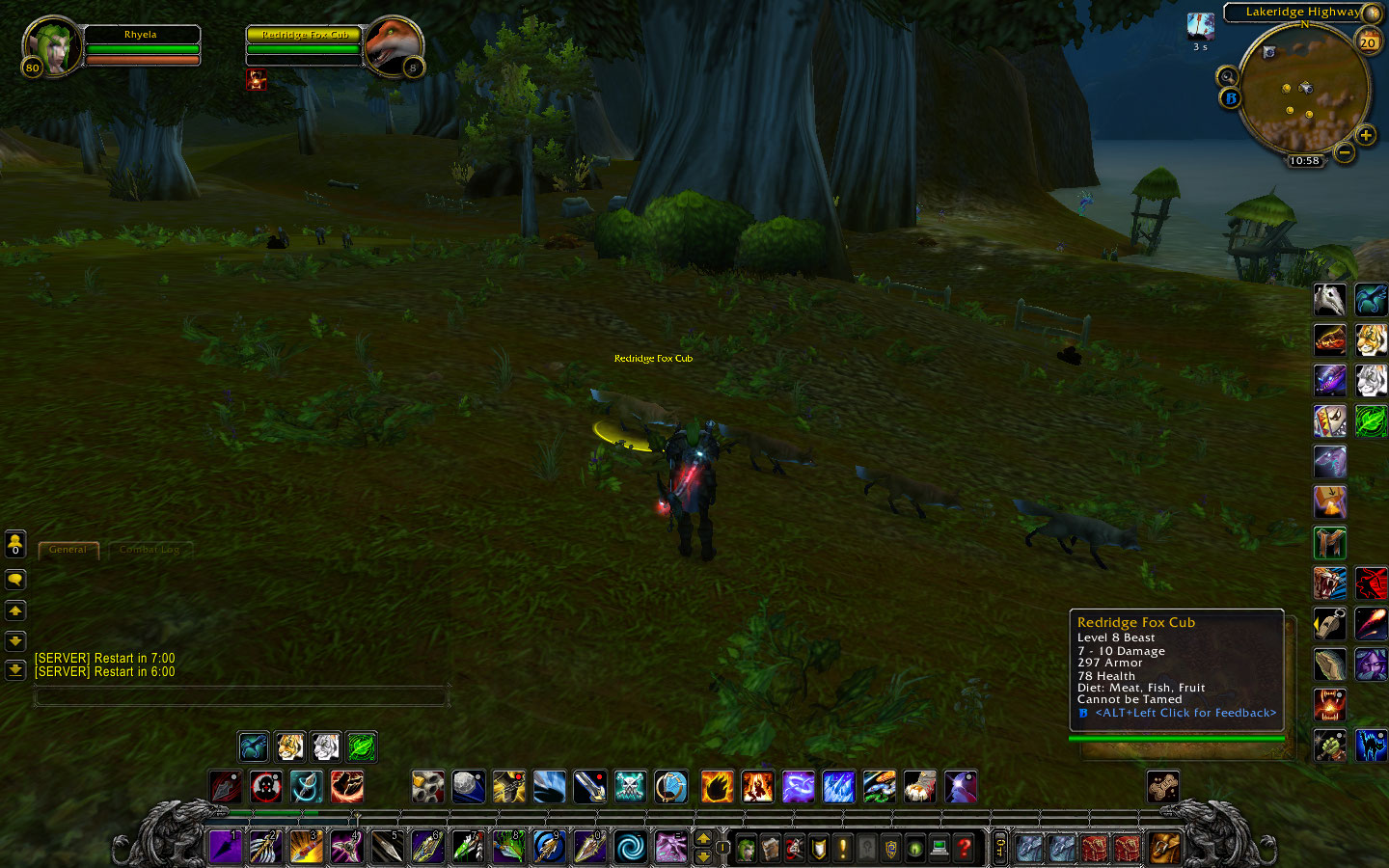Viewport: 1389px width, 868px height.
Task: Open the yellow exclamation quest log button
Action: (x=842, y=849)
